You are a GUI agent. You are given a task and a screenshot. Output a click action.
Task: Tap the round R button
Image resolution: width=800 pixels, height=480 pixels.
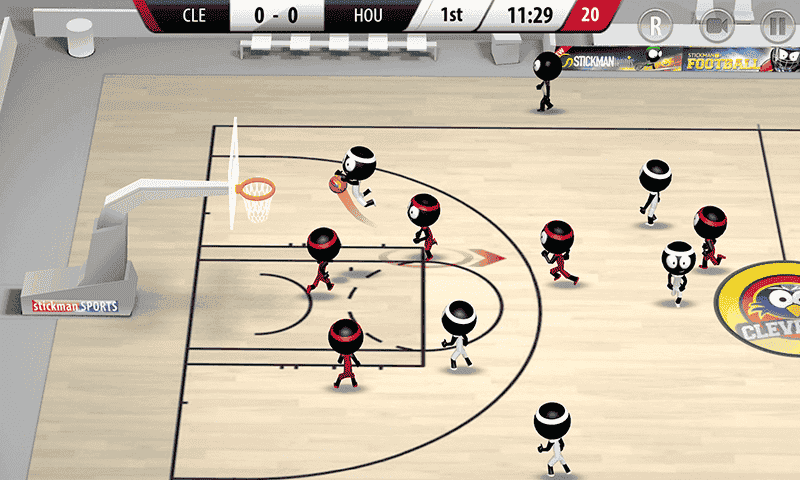[657, 25]
